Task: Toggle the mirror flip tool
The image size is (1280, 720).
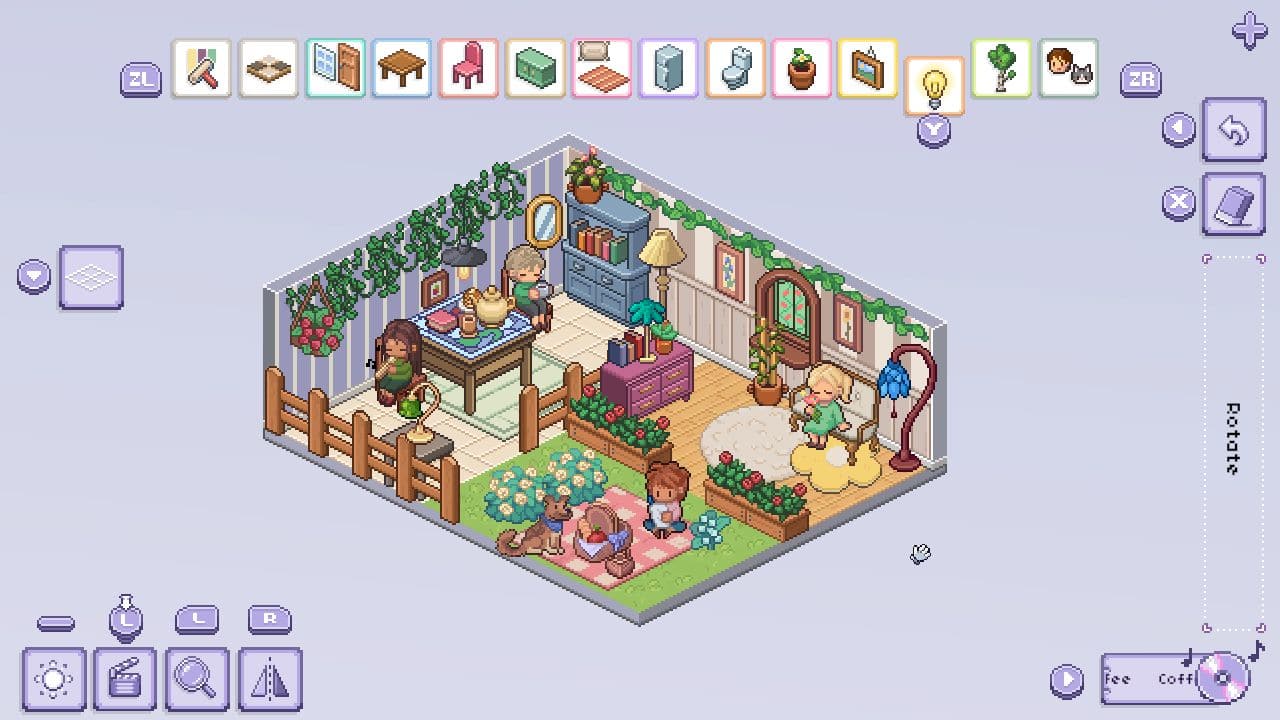Action: 267,680
